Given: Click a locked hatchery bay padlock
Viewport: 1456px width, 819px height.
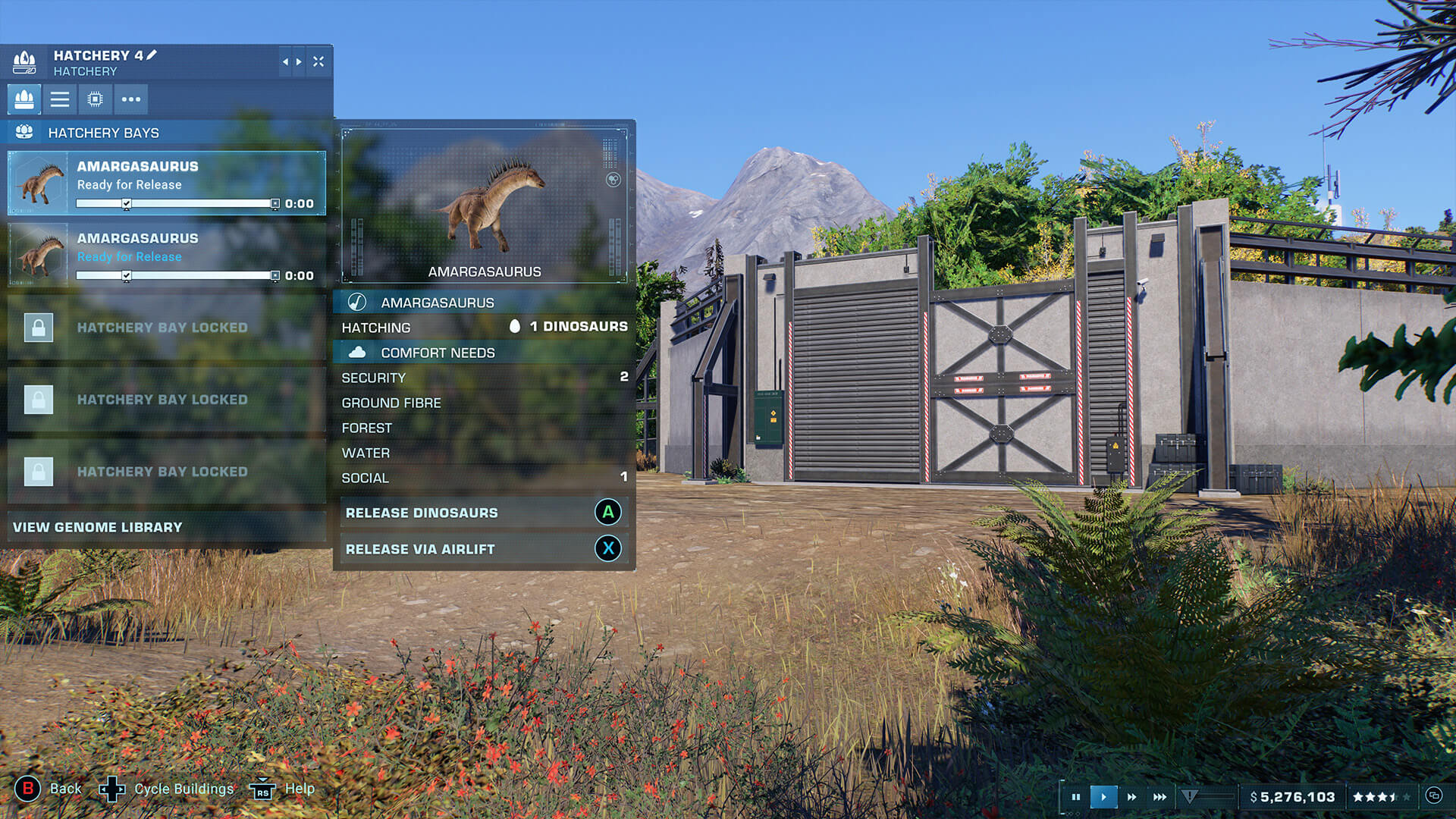Looking at the screenshot, I should point(38,327).
